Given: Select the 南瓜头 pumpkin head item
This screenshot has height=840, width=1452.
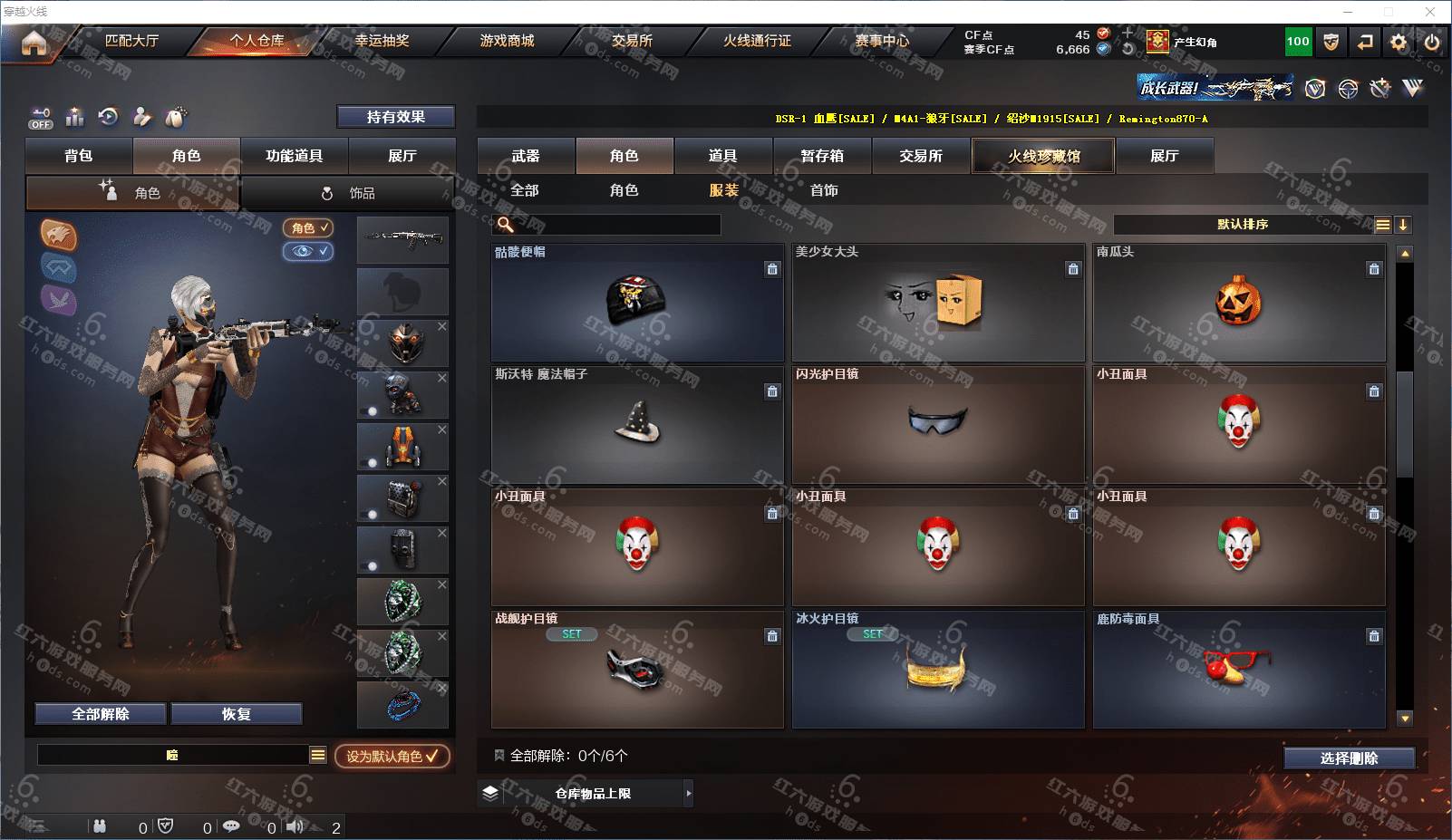Looking at the screenshot, I should [x=1238, y=304].
